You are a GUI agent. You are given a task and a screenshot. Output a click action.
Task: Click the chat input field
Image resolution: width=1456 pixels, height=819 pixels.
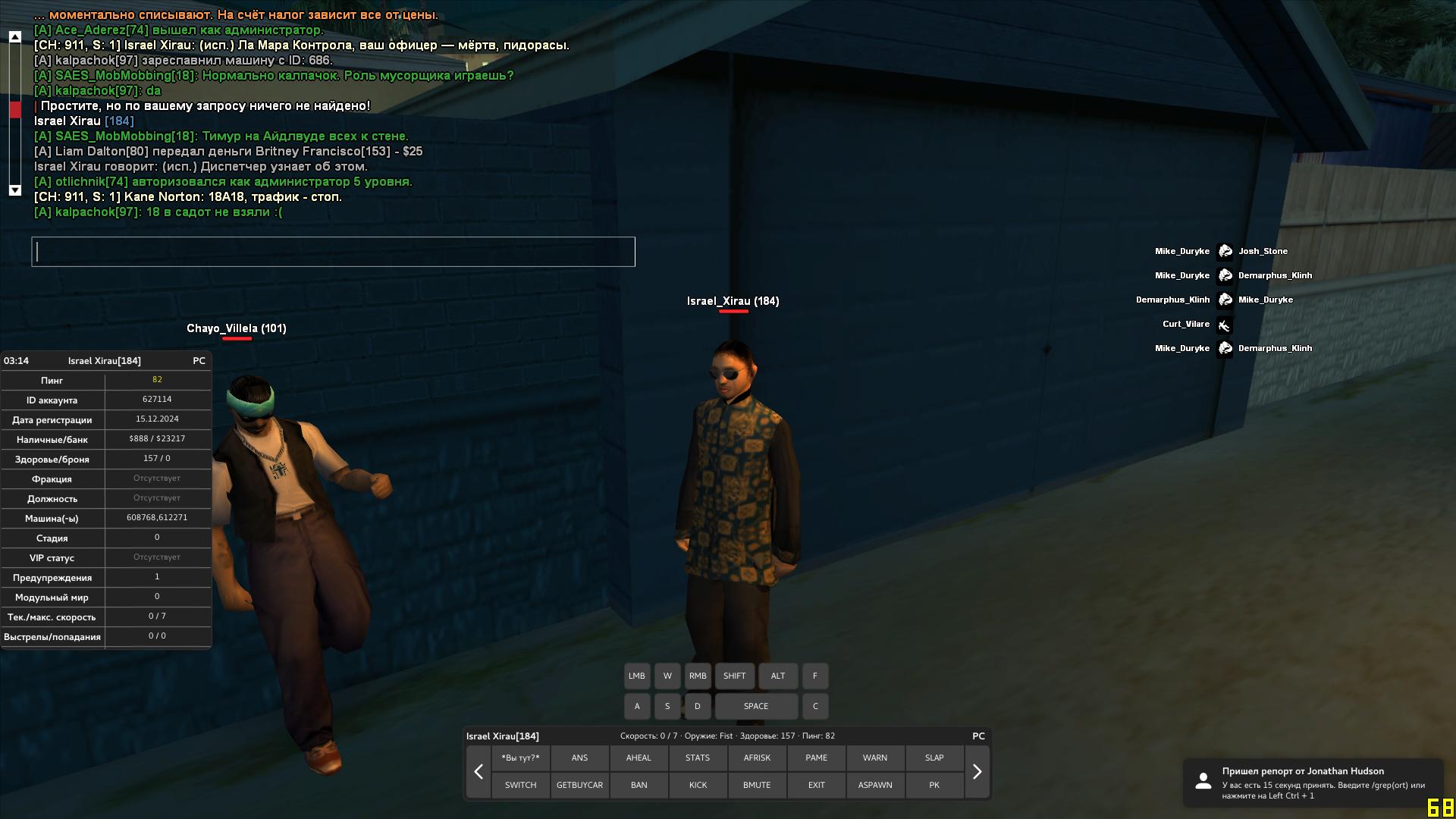[333, 252]
